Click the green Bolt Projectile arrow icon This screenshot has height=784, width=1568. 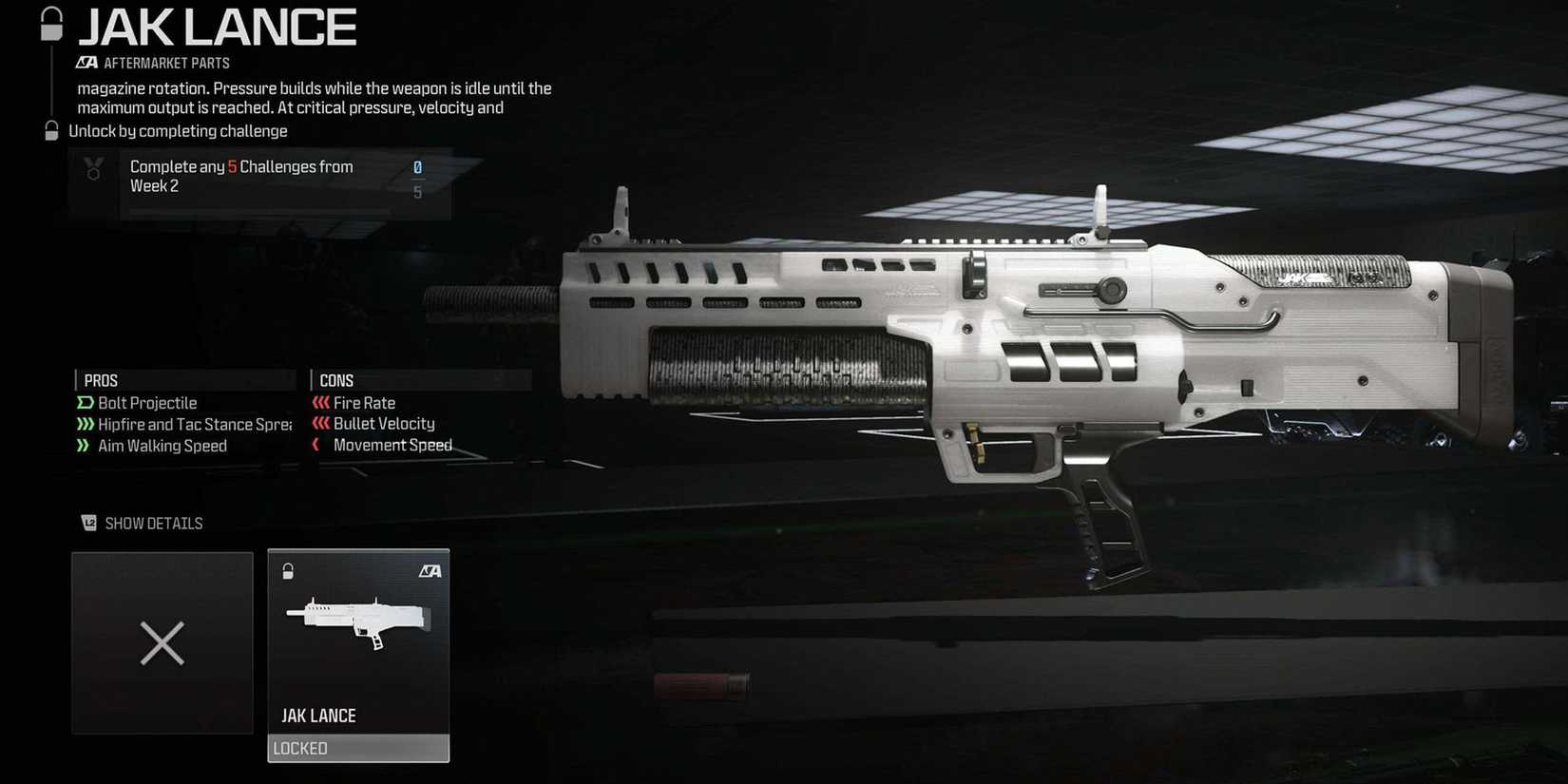pos(85,402)
